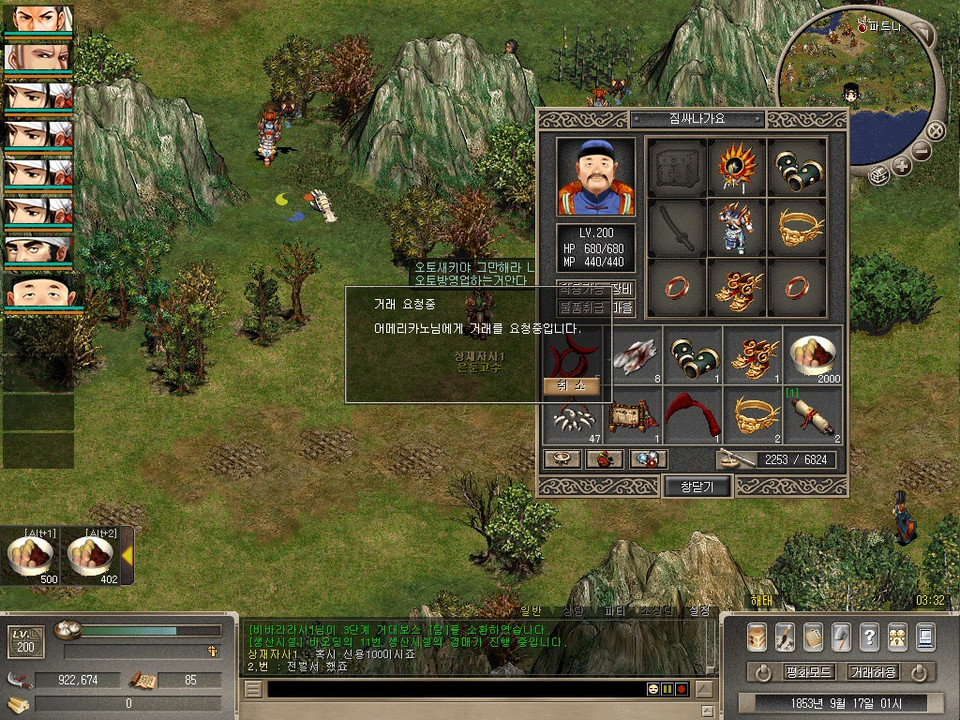The height and width of the screenshot is (720, 960).
Task: Select the scroll item marked [1]
Action: click(812, 416)
